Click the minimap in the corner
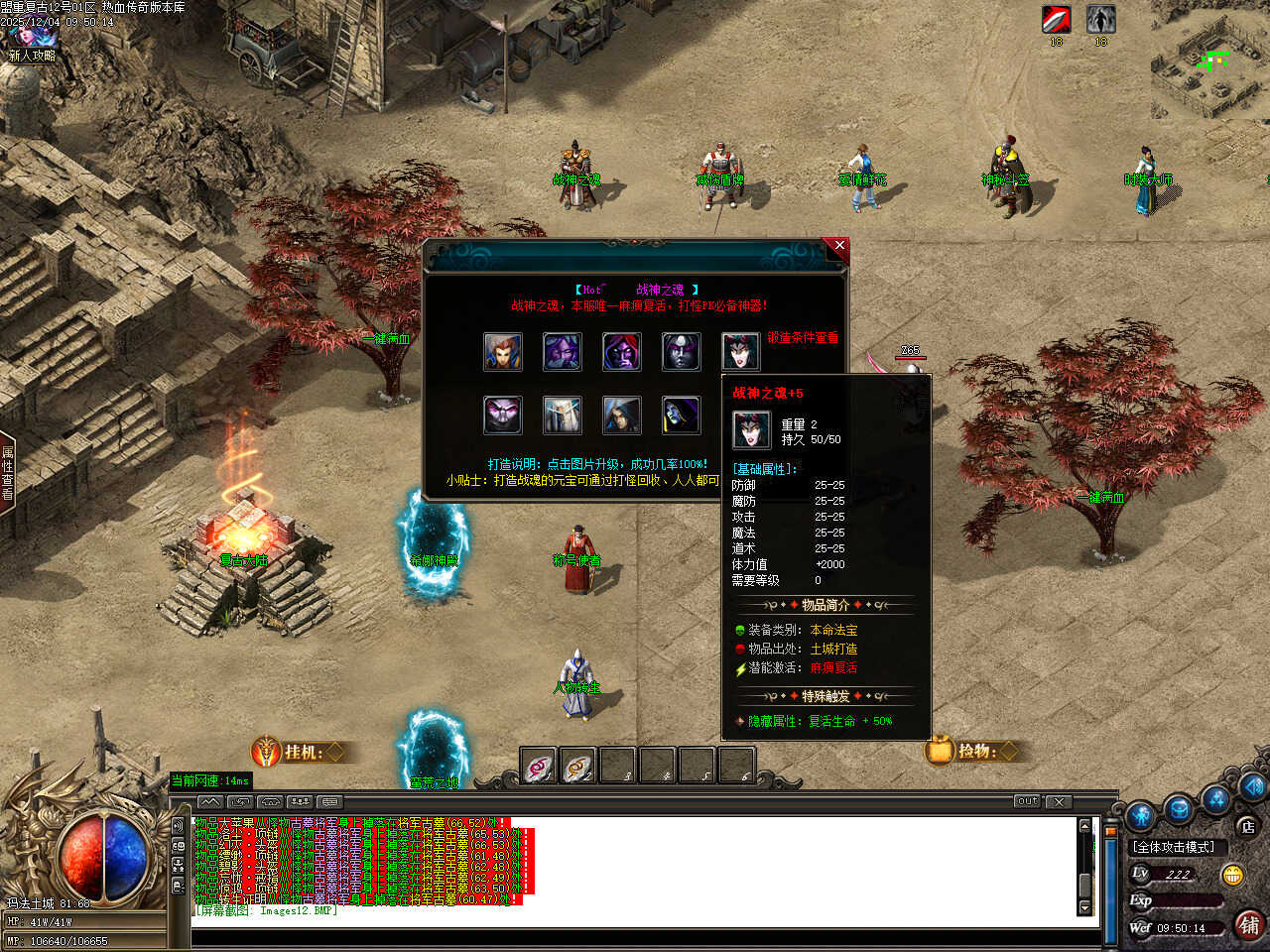The height and width of the screenshot is (952, 1270). tap(1210, 59)
